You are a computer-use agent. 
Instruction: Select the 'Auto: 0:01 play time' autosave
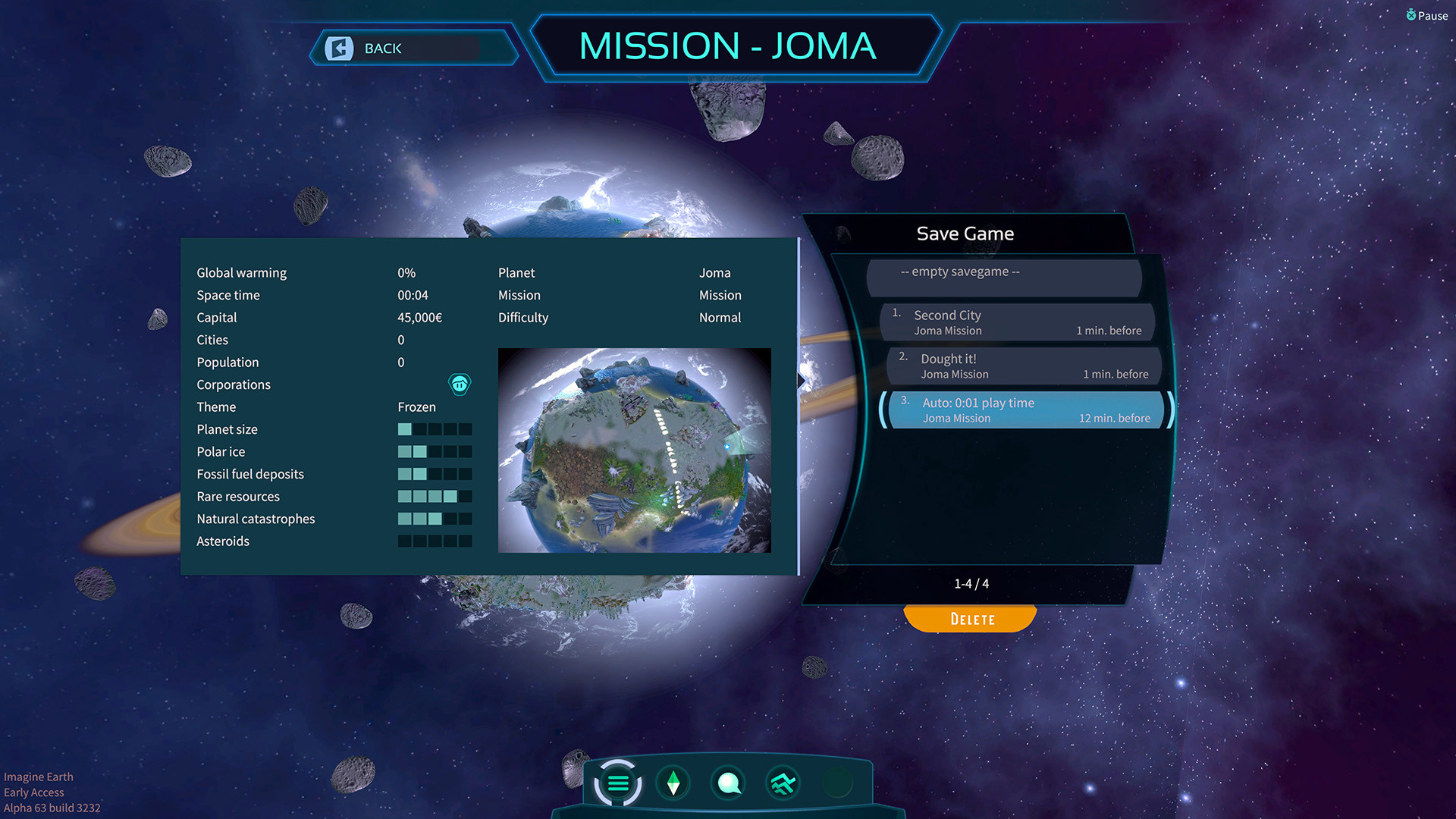tap(1024, 409)
